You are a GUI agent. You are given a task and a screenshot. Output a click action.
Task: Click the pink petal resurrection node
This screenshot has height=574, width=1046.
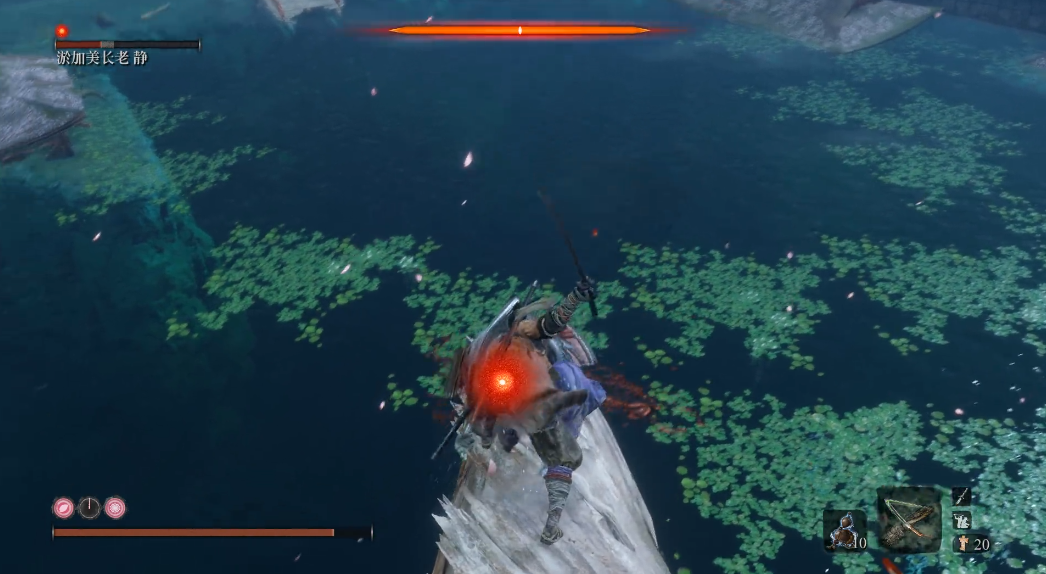[64, 508]
